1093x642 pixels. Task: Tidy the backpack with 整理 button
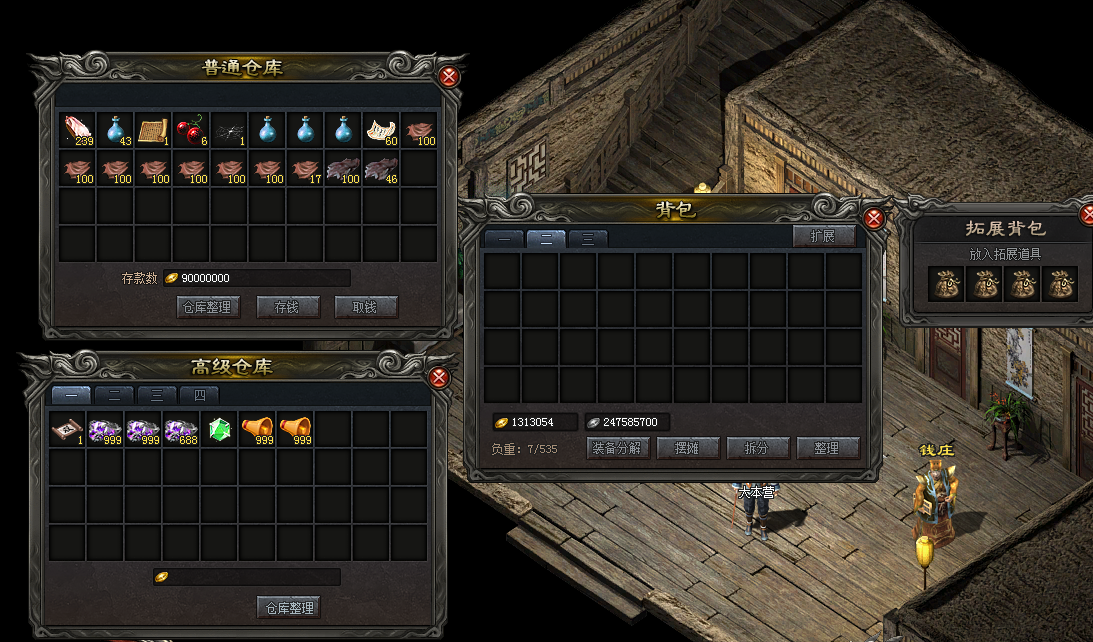827,448
